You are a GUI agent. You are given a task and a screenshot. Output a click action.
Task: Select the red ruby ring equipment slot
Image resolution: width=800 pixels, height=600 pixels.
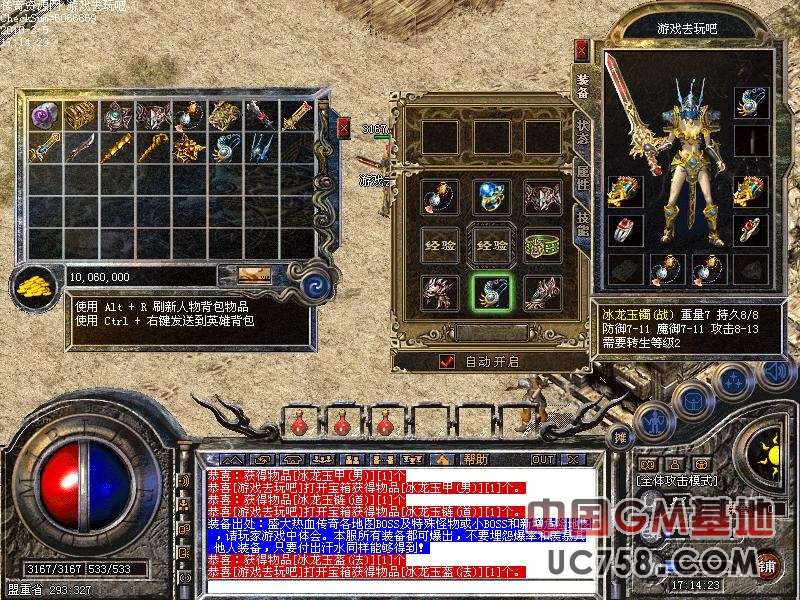click(622, 230)
